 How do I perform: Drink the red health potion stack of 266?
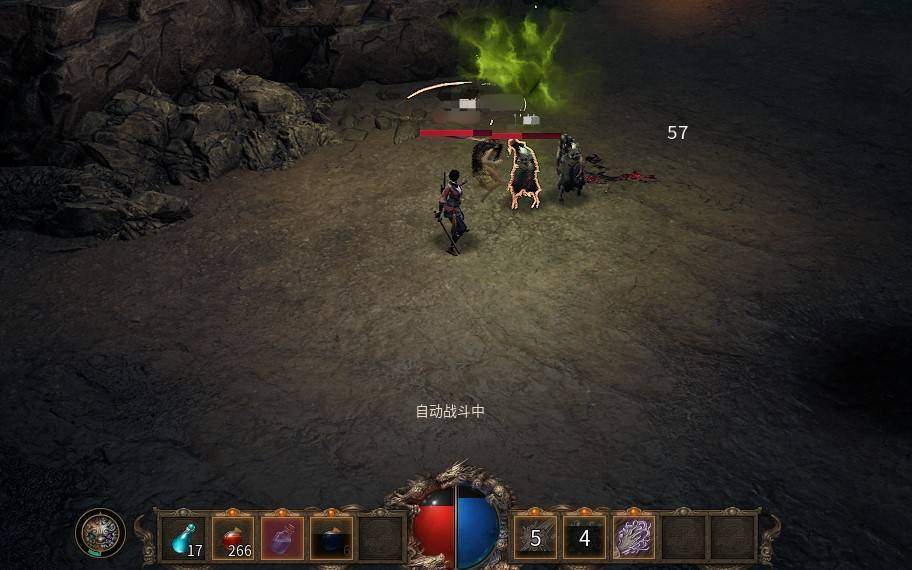(x=233, y=537)
